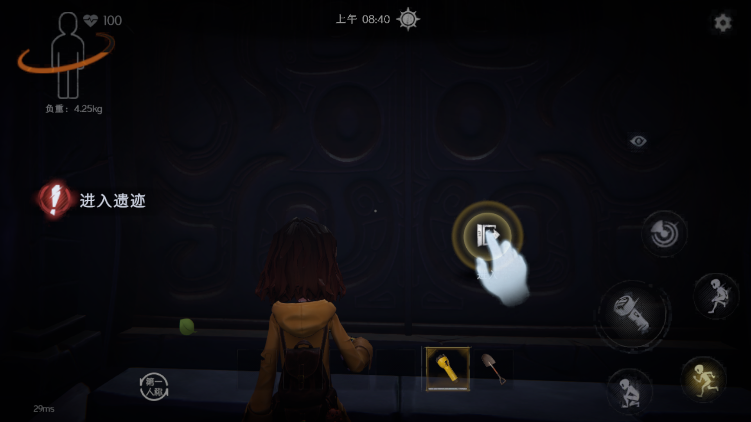751x422 pixels.
Task: Tap the jump figure button
Action: [716, 296]
